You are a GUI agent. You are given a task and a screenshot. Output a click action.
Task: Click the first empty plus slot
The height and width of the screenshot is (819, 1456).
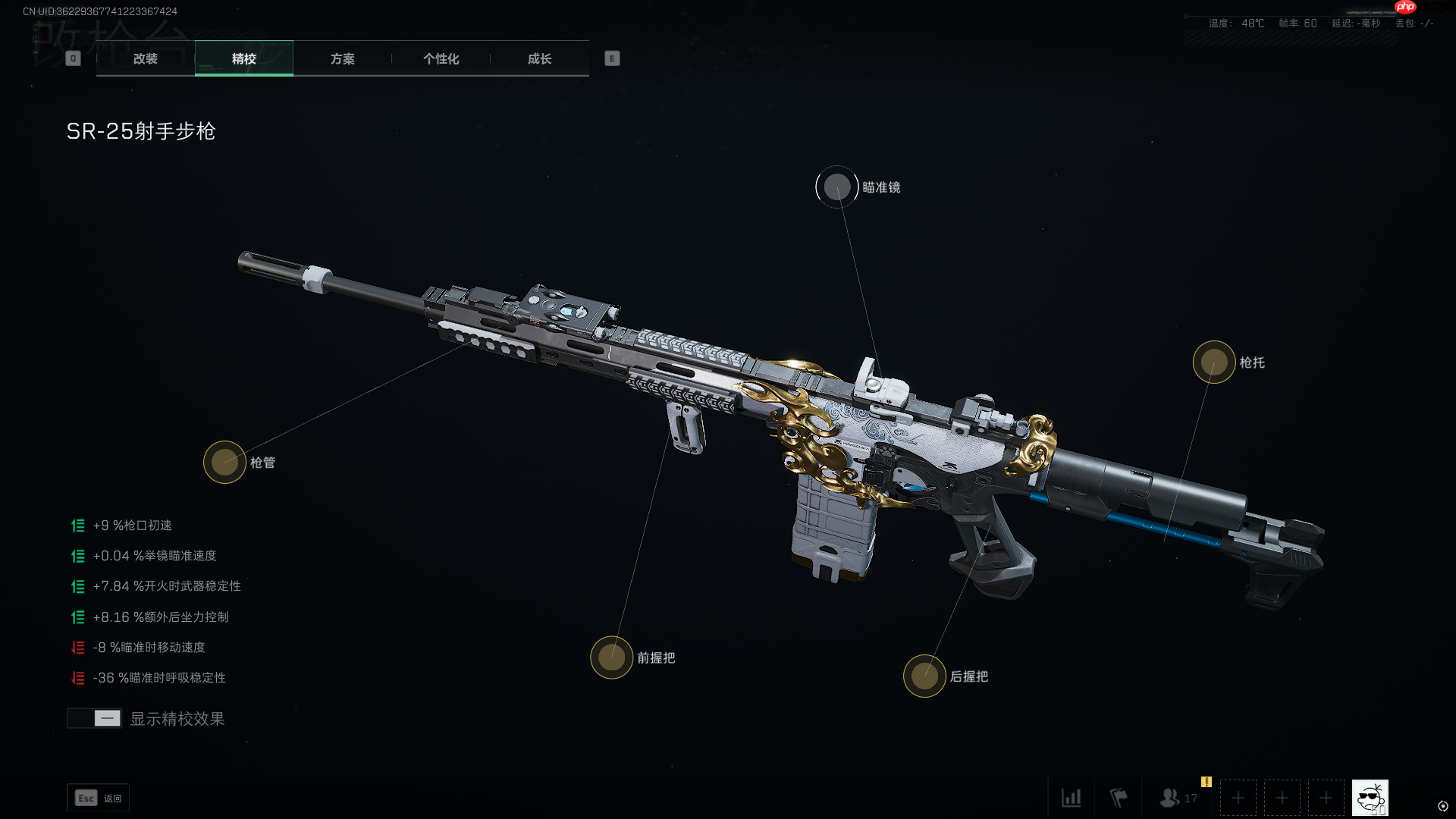click(1238, 798)
